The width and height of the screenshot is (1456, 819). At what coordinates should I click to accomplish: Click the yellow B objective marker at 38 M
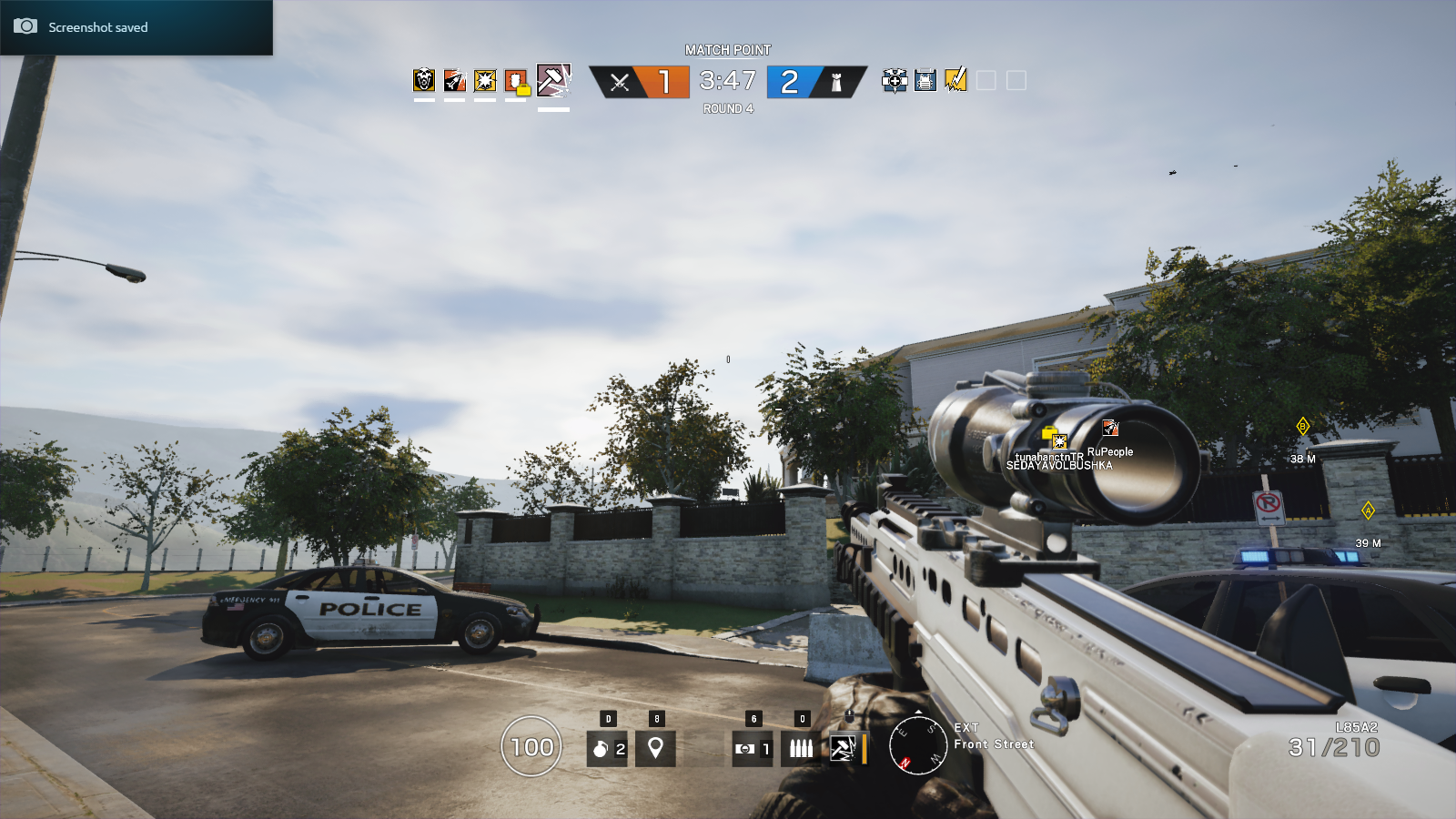(1304, 424)
